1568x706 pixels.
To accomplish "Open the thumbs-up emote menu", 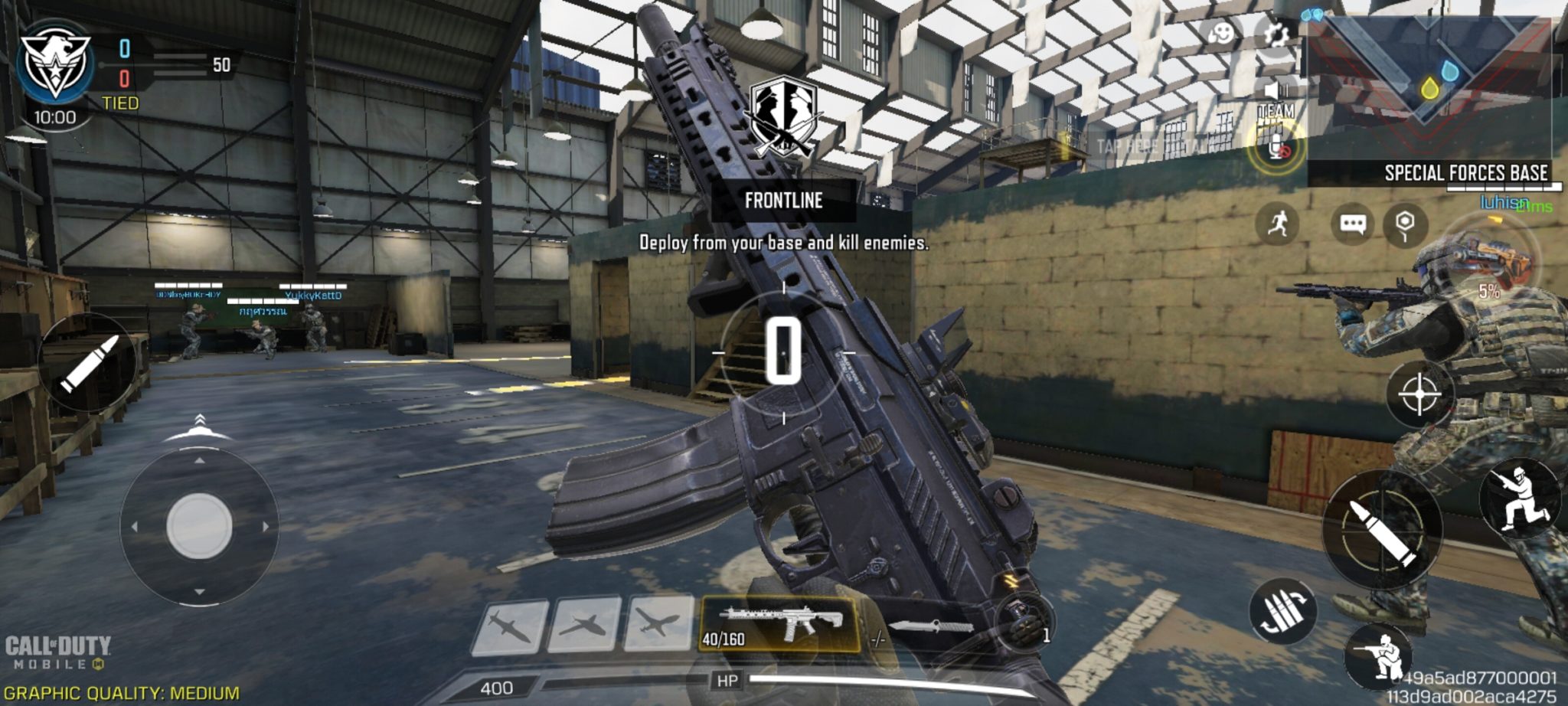I will 1220,34.
